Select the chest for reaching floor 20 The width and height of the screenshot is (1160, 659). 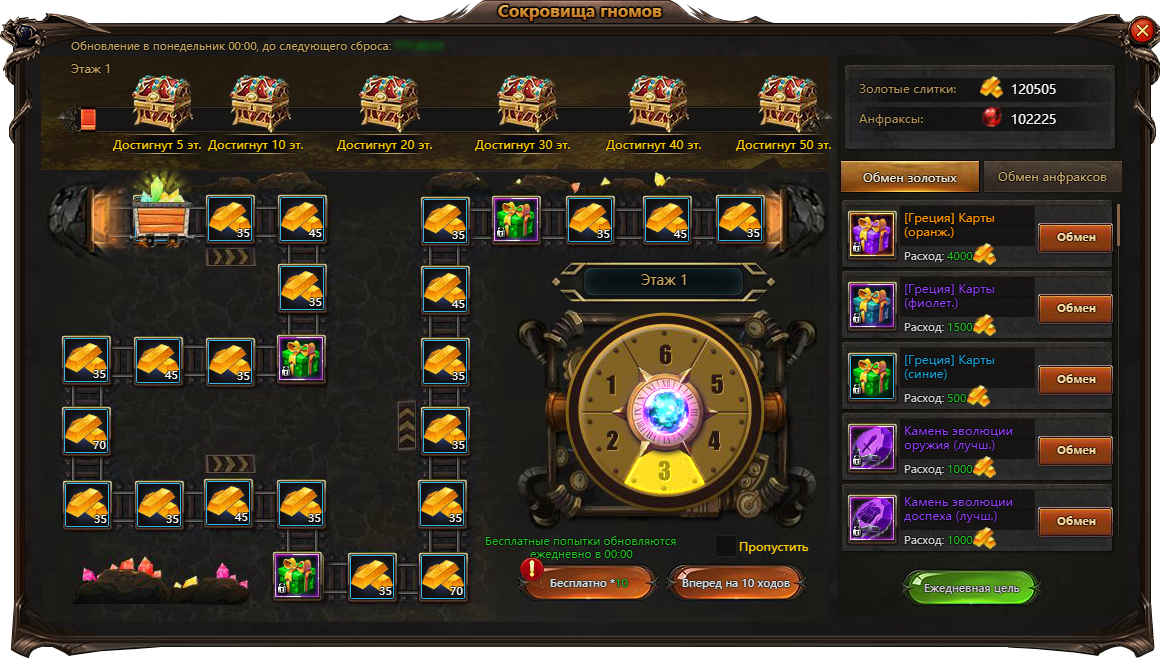[x=387, y=103]
